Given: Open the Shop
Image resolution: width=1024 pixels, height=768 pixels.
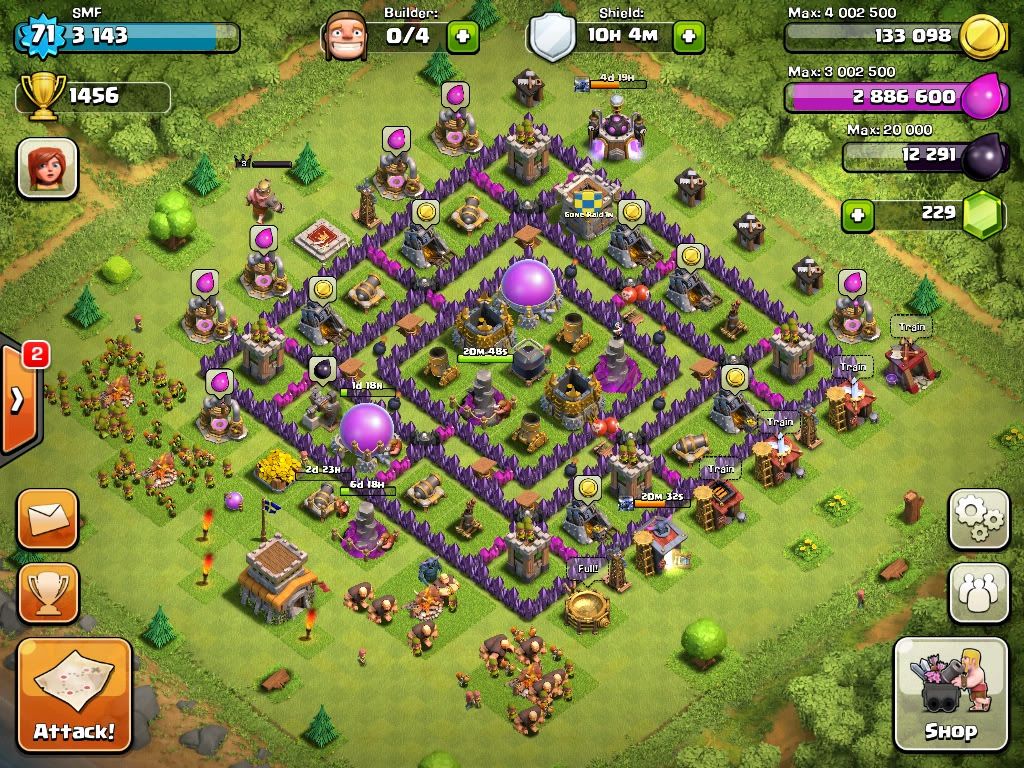Looking at the screenshot, I should [x=949, y=694].
